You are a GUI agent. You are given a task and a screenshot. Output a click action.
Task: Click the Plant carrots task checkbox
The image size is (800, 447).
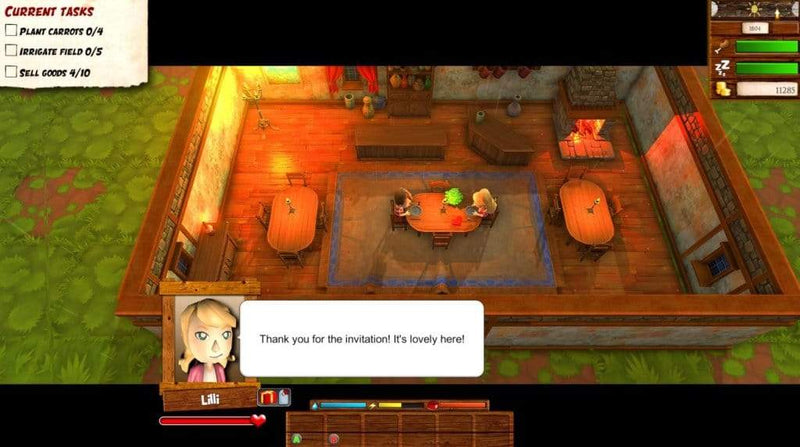(x=11, y=31)
